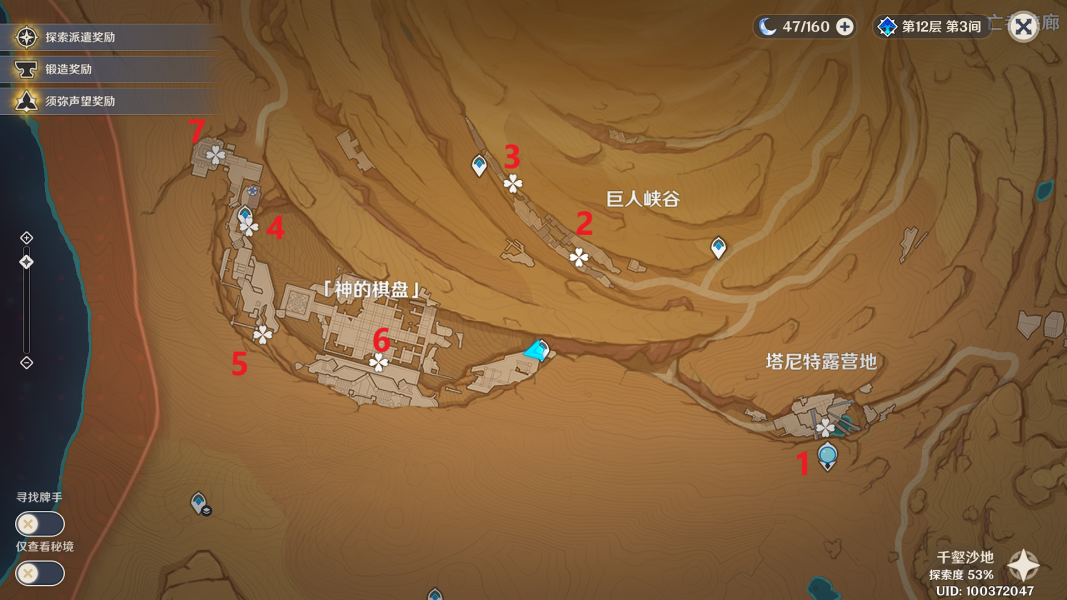Open 探索派遣奖励 expedition rewards
This screenshot has width=1067, height=600.
(x=80, y=37)
